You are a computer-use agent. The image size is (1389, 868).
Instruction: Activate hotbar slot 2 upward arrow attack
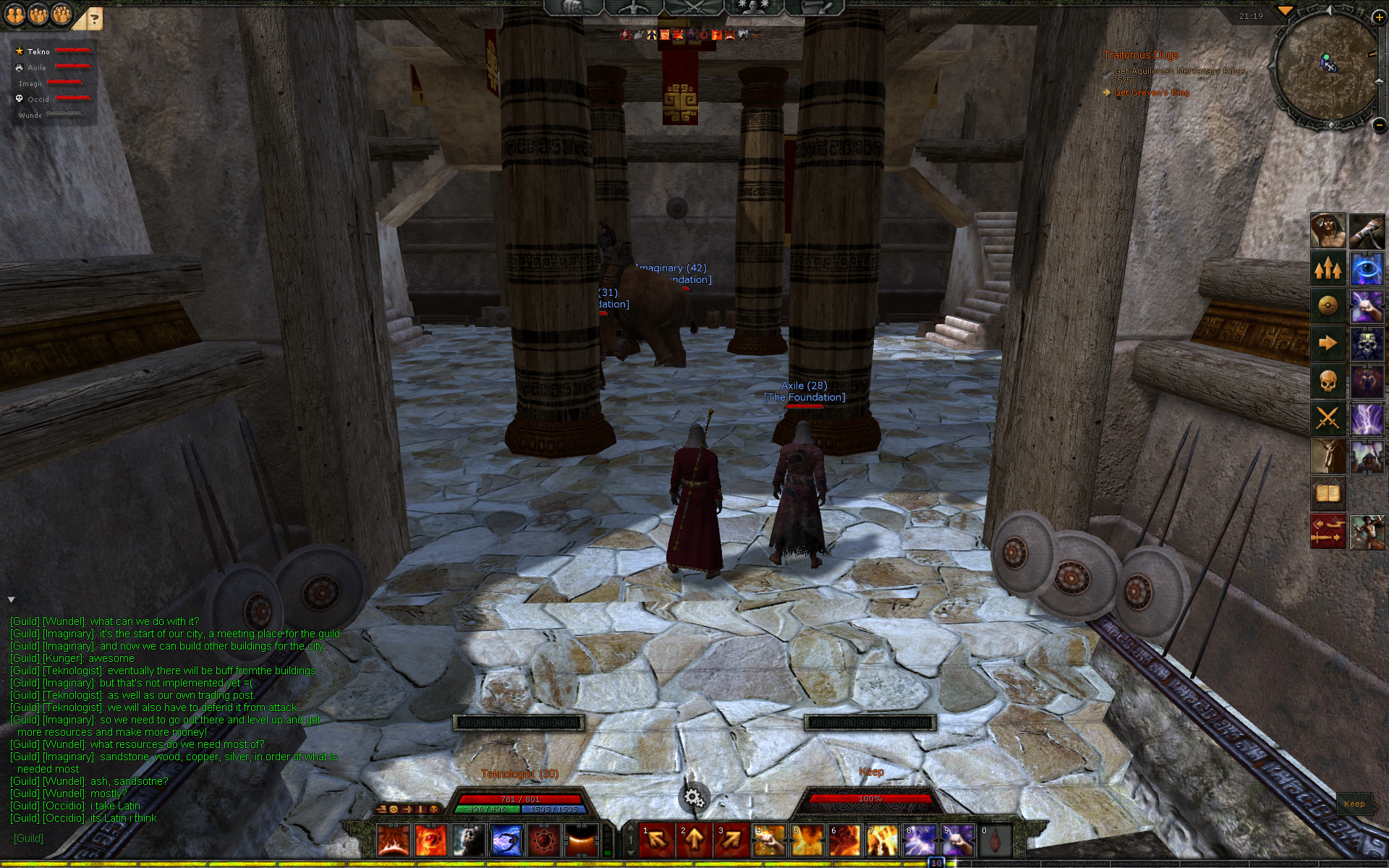click(694, 841)
